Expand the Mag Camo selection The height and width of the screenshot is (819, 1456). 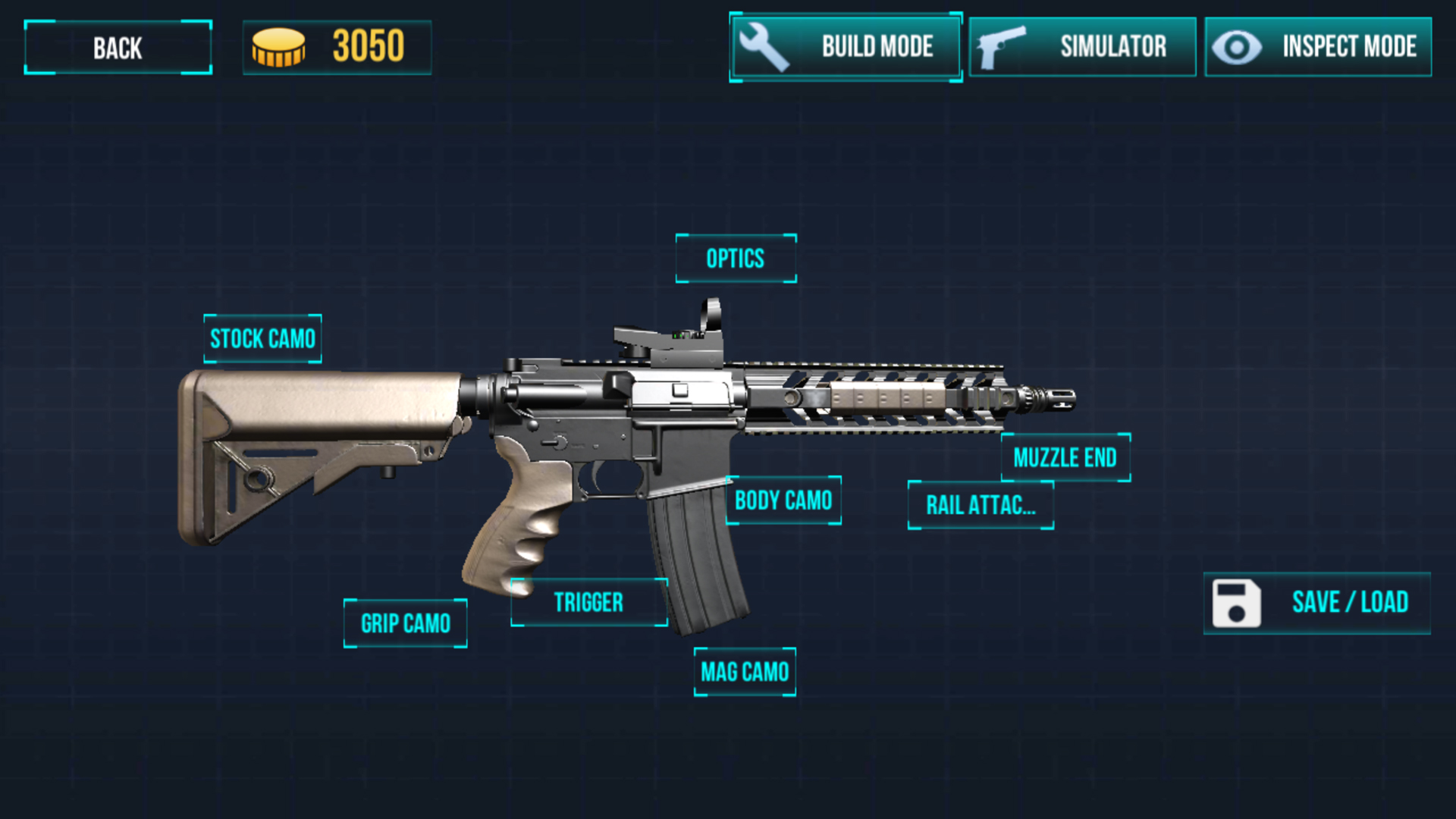[745, 671]
